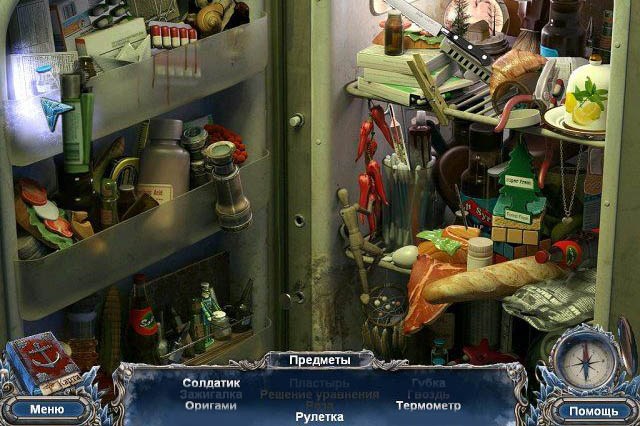Viewport: 640px width, 426px height.
Task: Select the Предметы list header
Action: pyautogui.click(x=319, y=360)
